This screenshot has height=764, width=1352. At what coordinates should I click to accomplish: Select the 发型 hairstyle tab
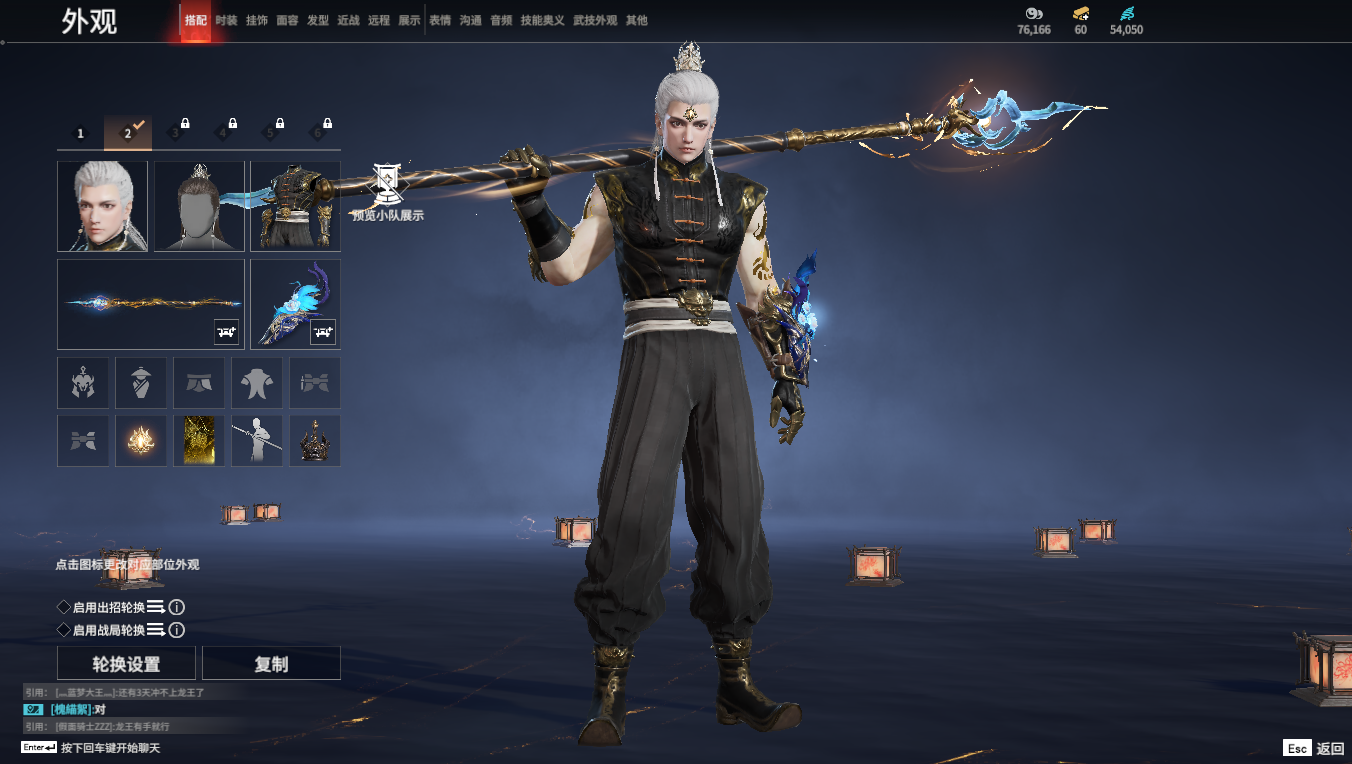(318, 20)
